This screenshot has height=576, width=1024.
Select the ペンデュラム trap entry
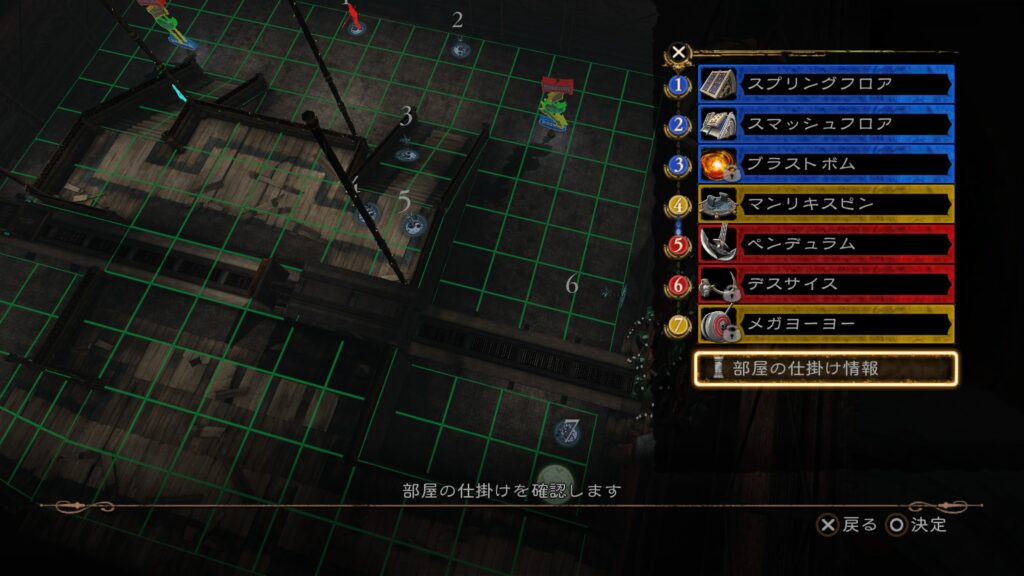pos(825,244)
